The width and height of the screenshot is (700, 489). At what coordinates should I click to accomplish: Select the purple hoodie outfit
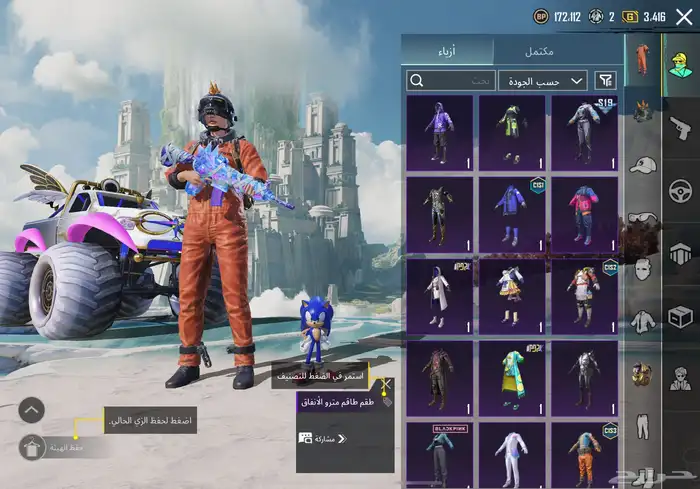pyautogui.click(x=440, y=131)
